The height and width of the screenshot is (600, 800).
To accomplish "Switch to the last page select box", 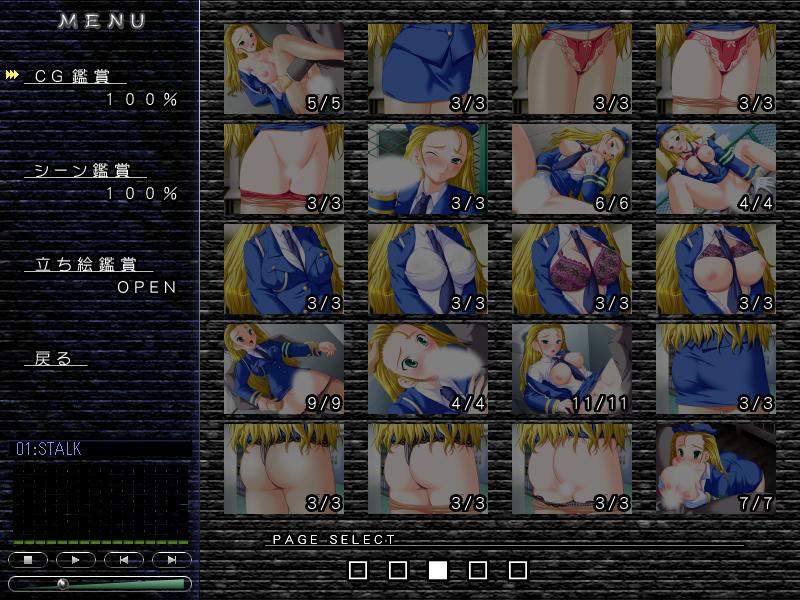I will (517, 570).
